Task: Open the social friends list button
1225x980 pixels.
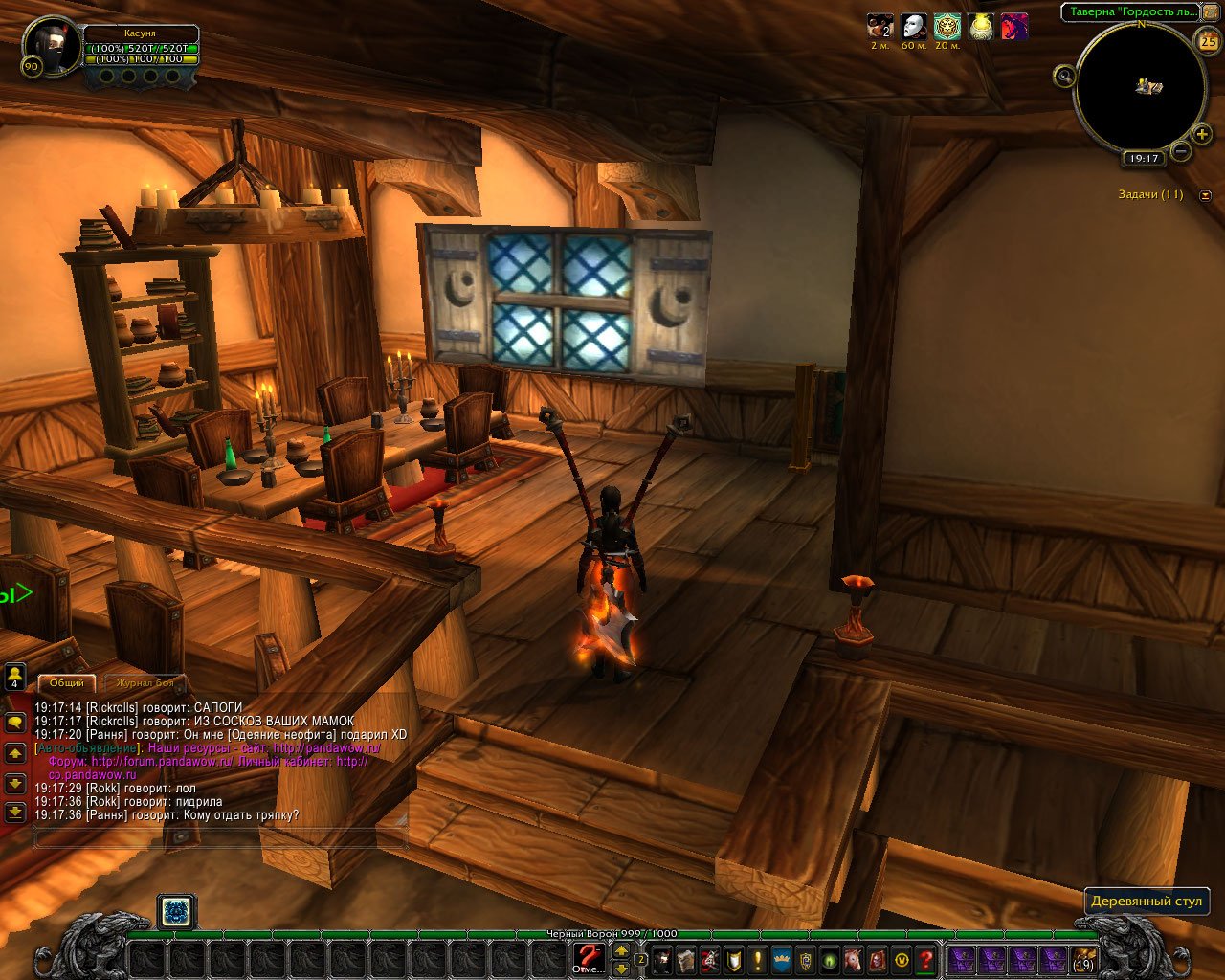Action: click(x=15, y=677)
